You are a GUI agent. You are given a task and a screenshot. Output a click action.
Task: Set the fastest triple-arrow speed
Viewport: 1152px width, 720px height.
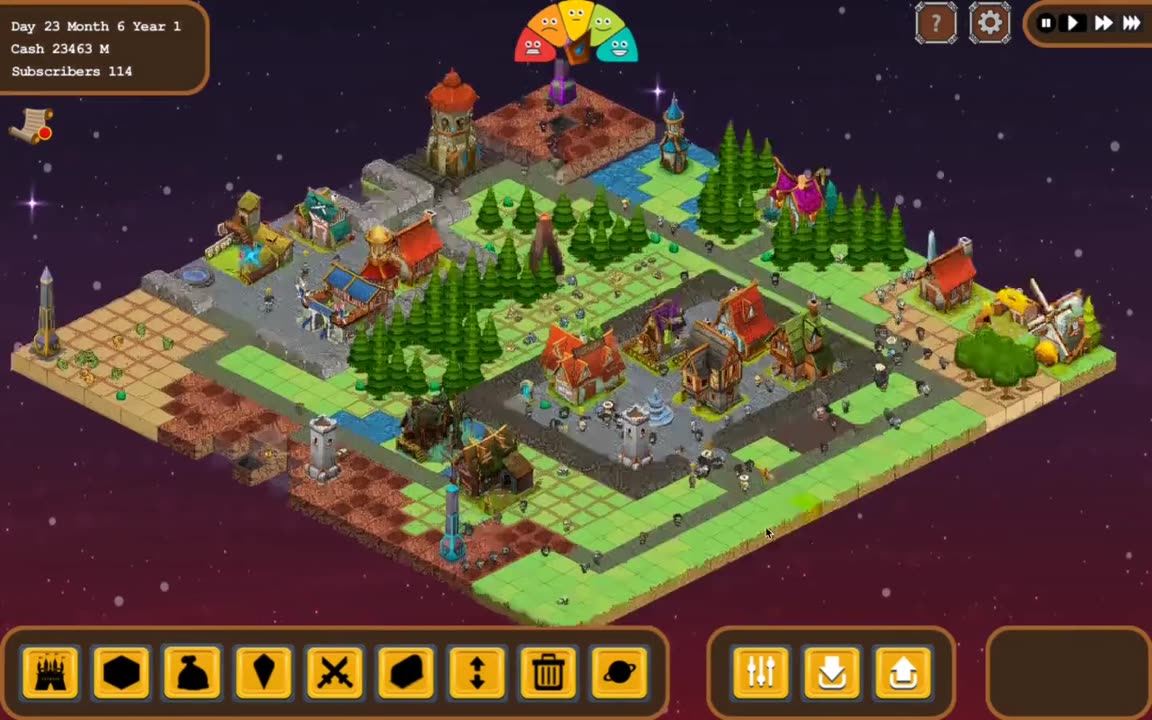[x=1131, y=23]
